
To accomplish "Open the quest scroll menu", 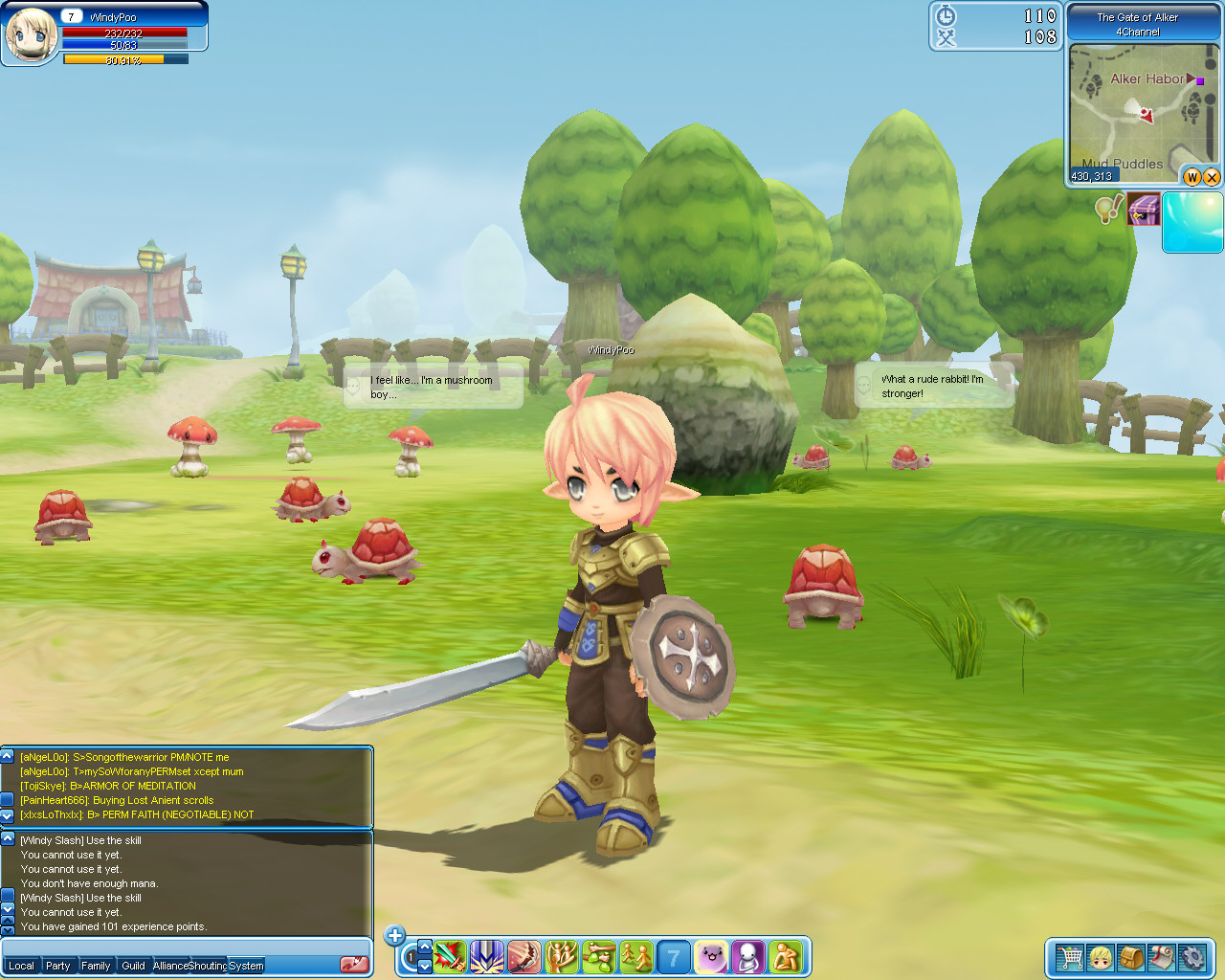I will (1161, 957).
